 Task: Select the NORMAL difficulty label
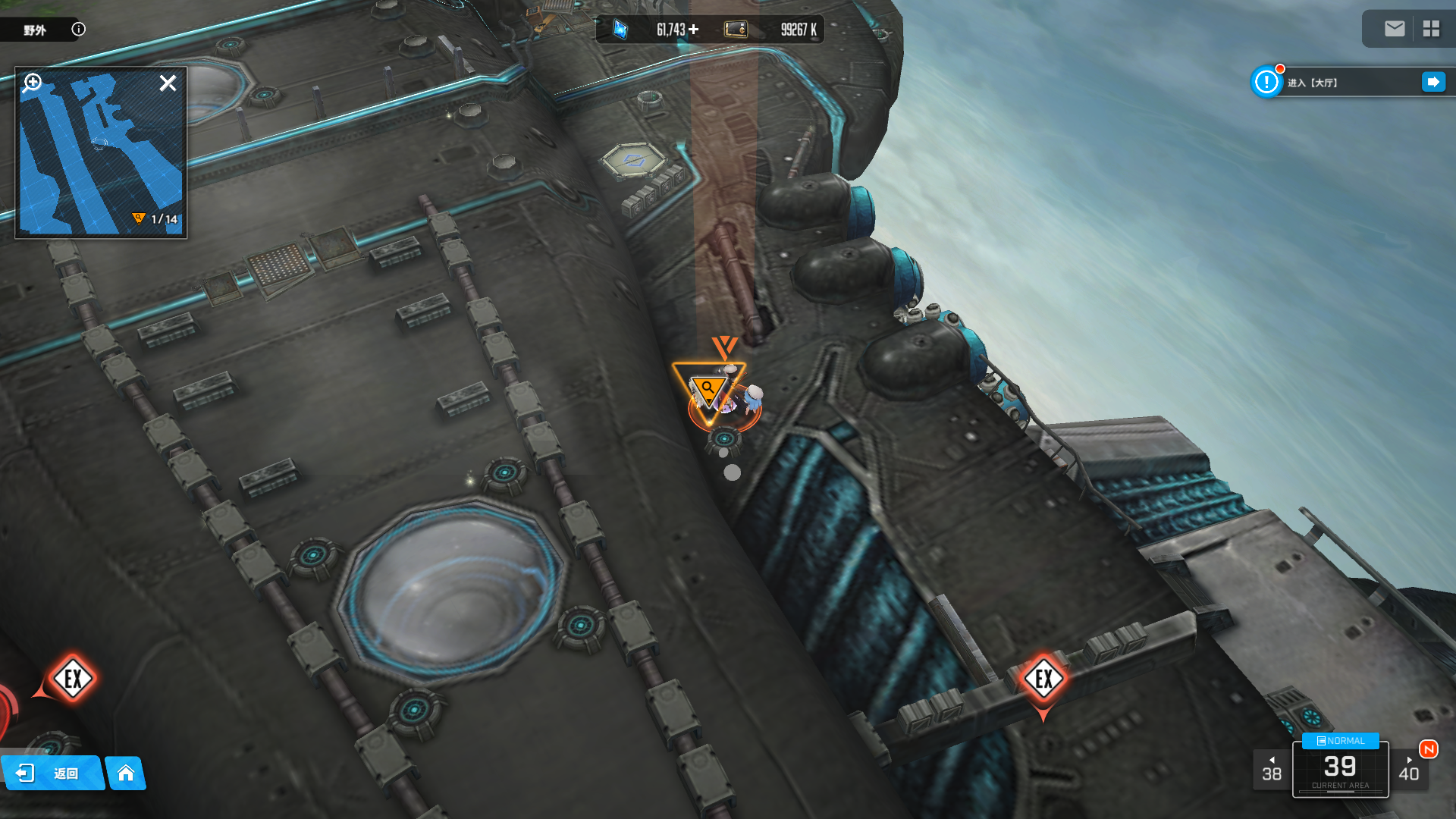[1340, 741]
